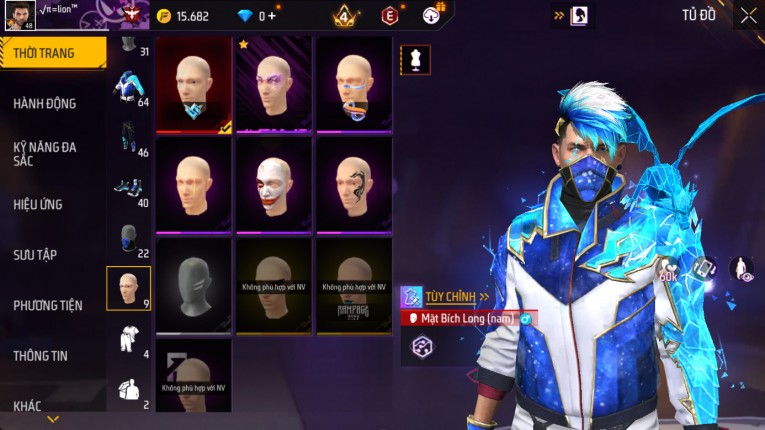
Task: Select the black tribal tattoo face item
Action: (x=354, y=183)
